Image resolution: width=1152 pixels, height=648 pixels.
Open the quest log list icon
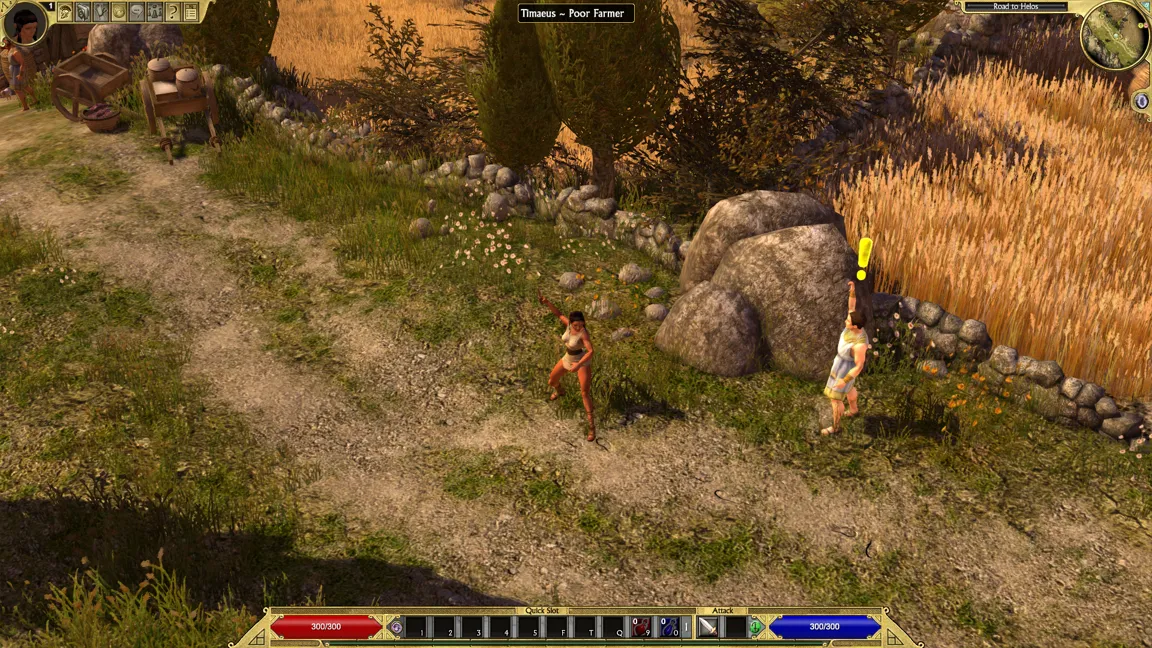(190, 12)
